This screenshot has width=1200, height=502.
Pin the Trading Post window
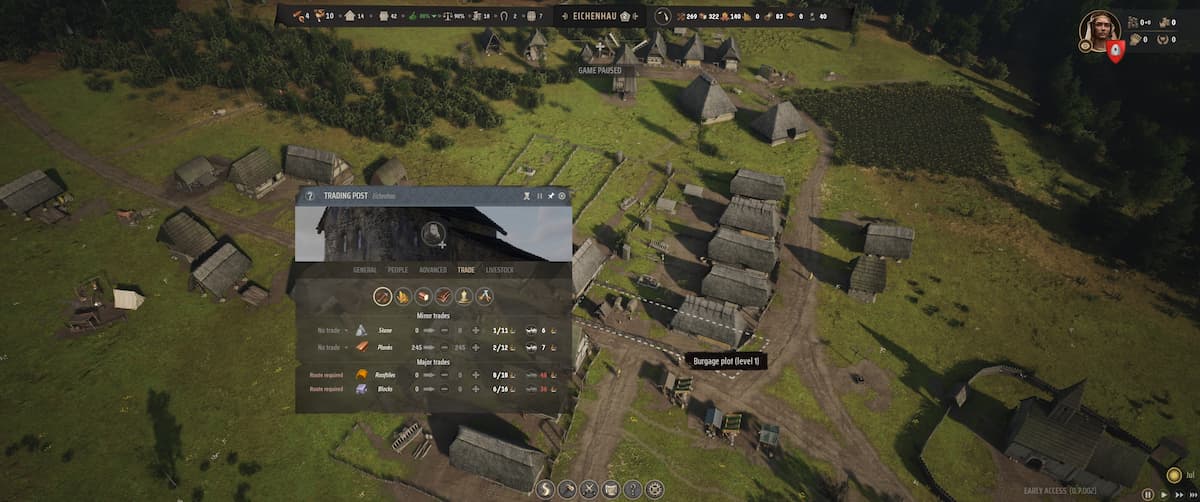pyautogui.click(x=551, y=196)
